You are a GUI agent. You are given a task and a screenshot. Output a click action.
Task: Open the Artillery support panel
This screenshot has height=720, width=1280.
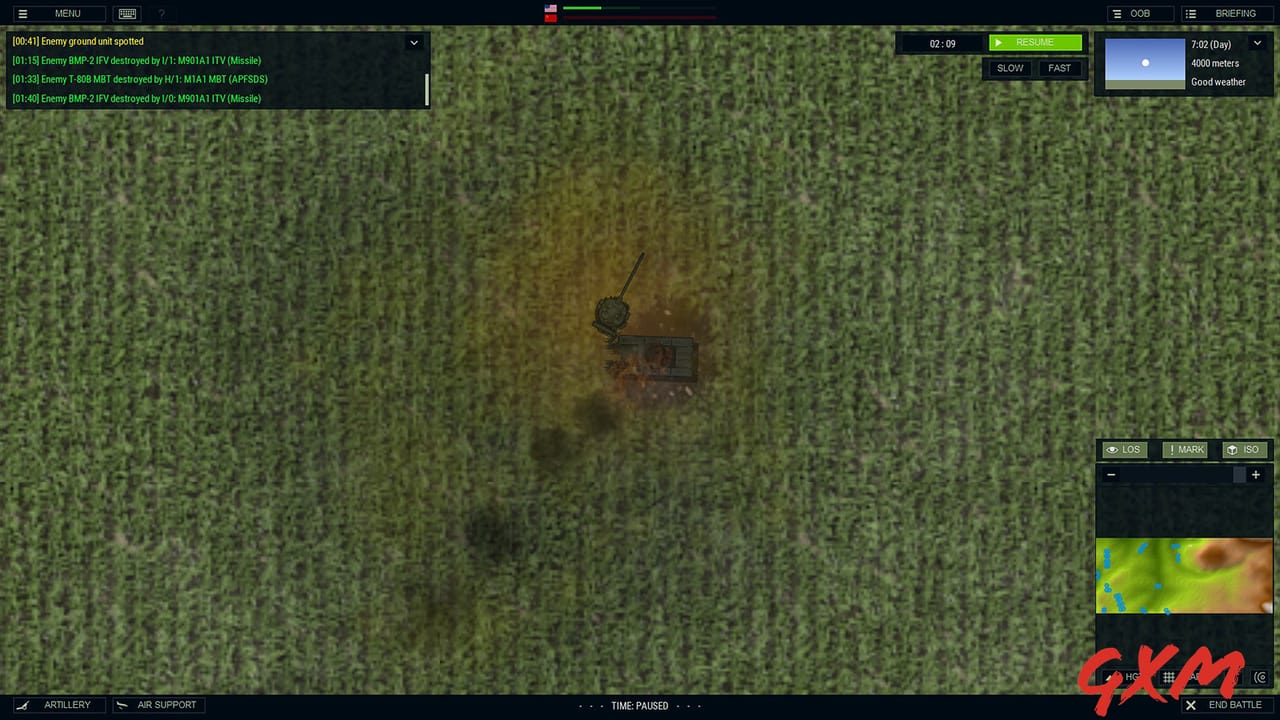58,705
